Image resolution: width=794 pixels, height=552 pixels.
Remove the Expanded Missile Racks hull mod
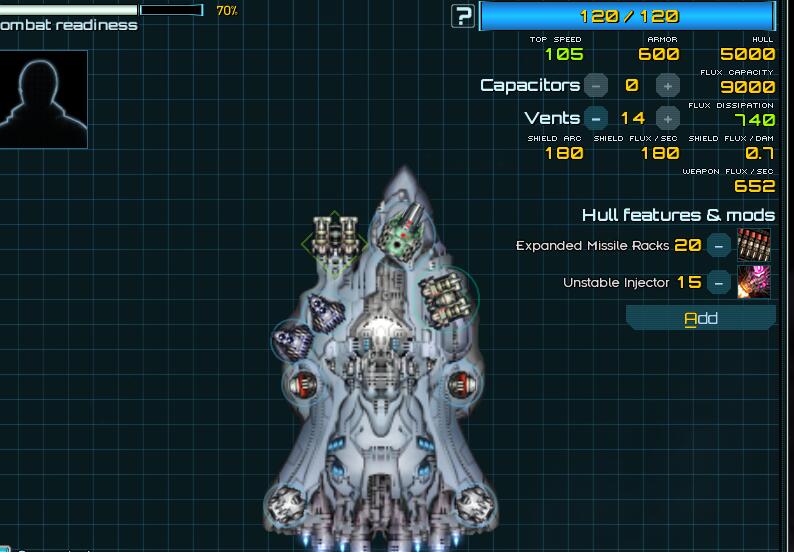tap(718, 245)
